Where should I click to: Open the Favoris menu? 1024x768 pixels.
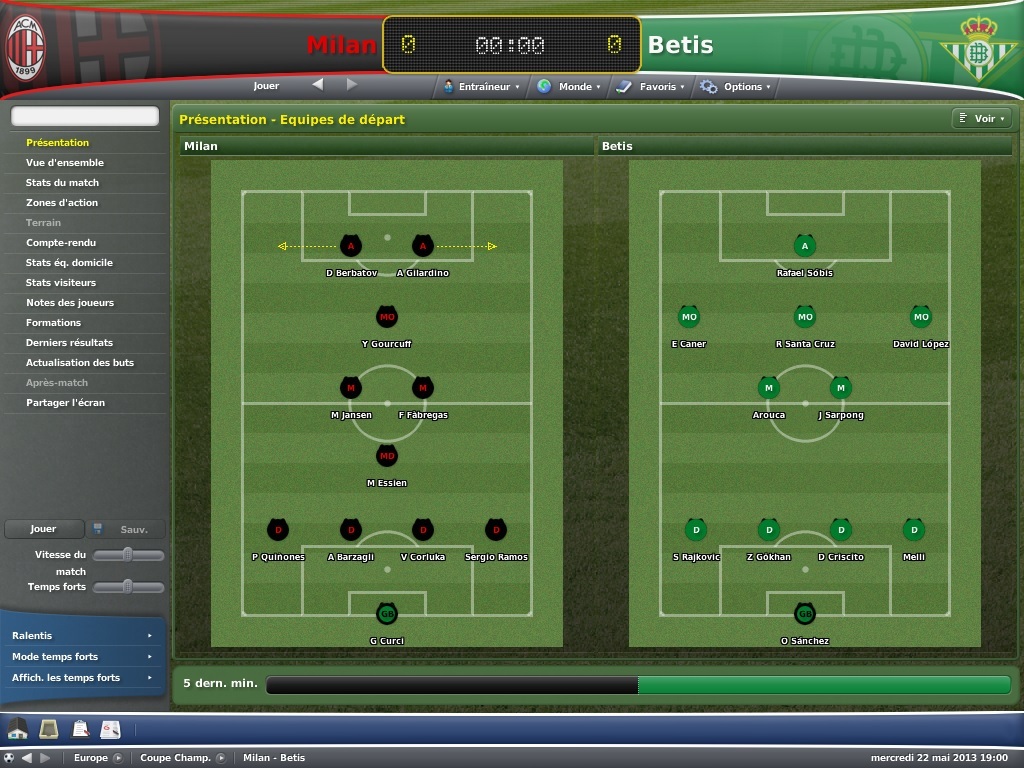651,87
